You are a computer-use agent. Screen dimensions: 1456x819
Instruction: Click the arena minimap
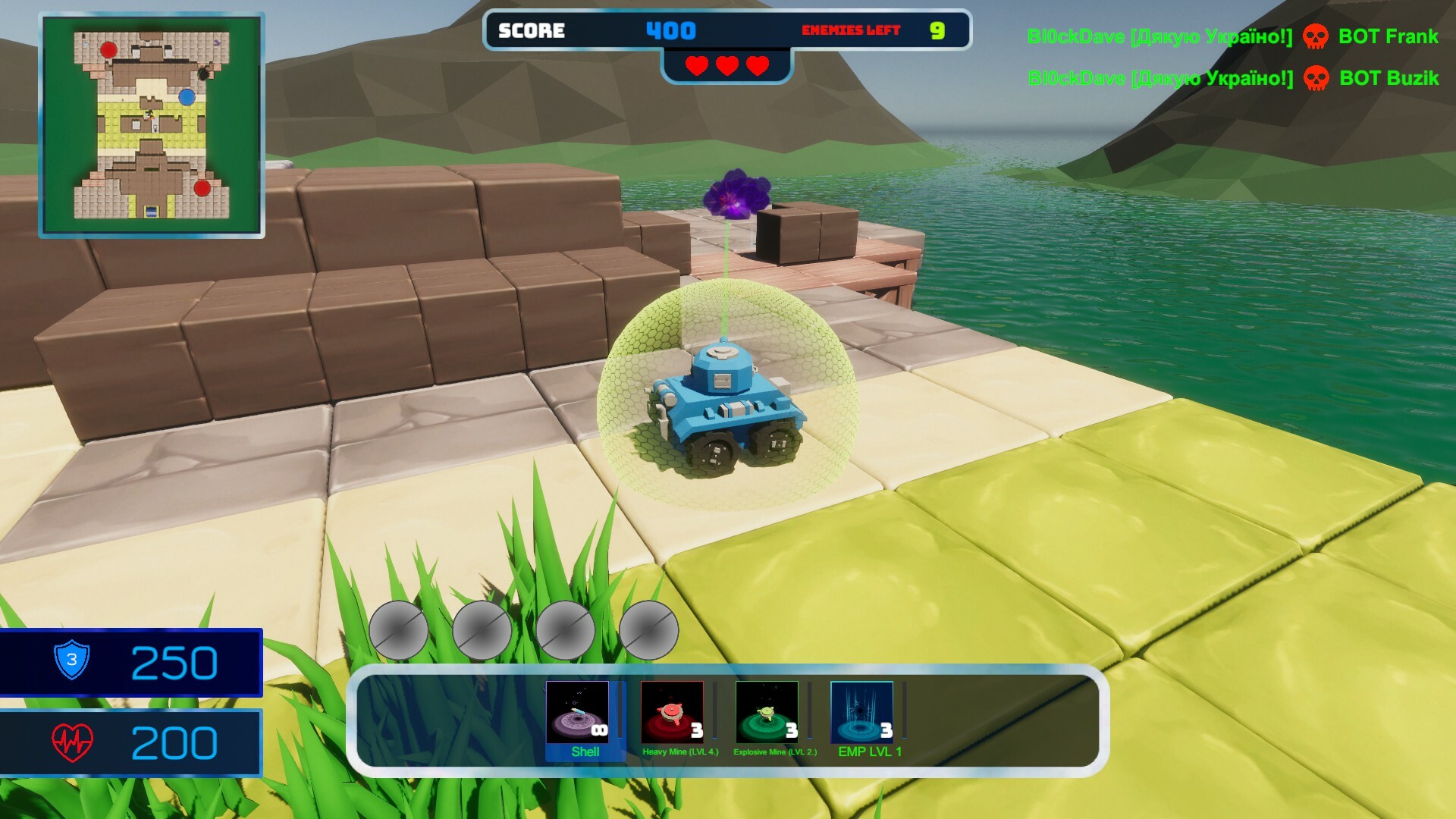[x=152, y=125]
